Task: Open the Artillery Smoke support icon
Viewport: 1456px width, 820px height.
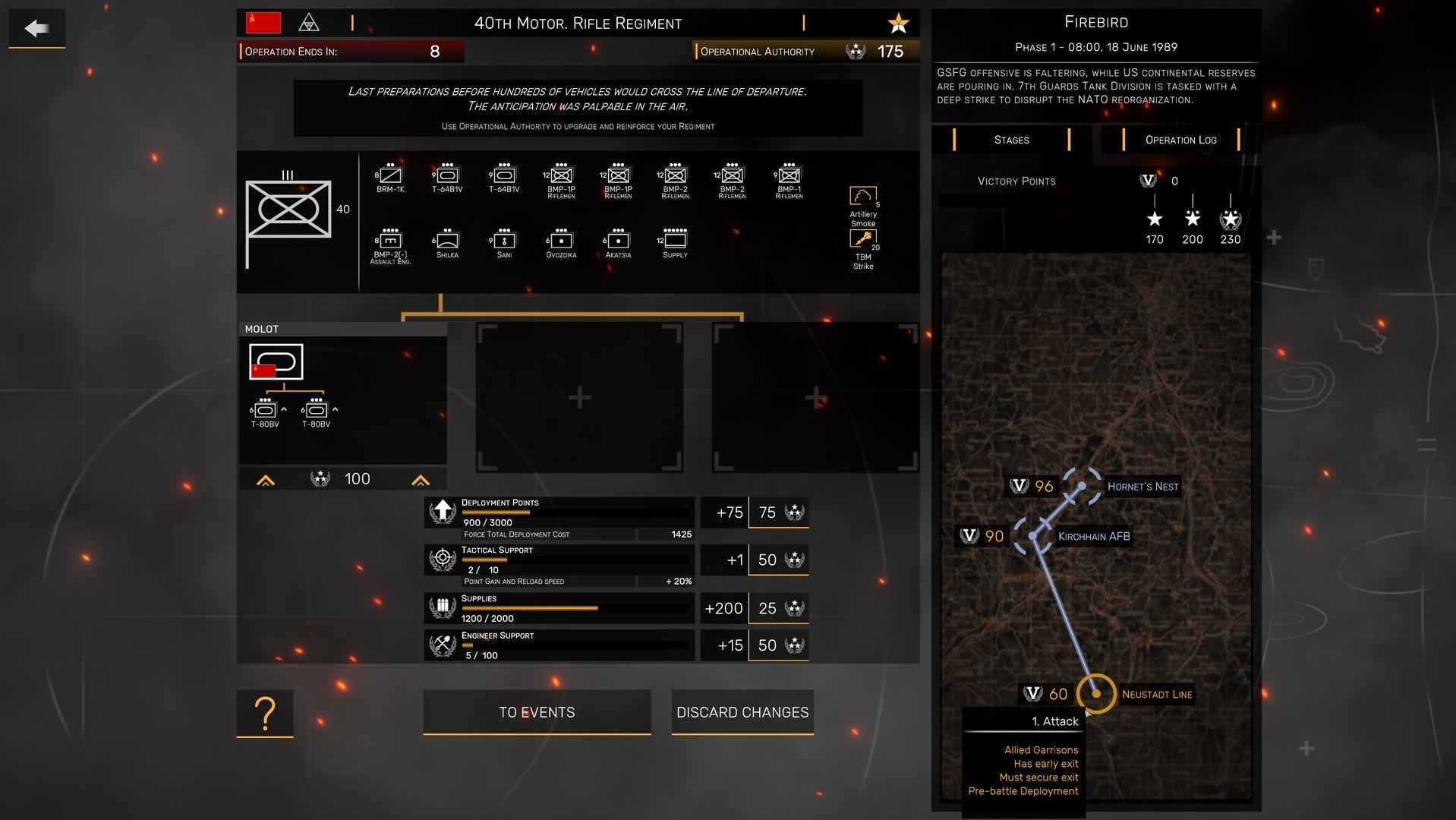Action: tap(864, 196)
